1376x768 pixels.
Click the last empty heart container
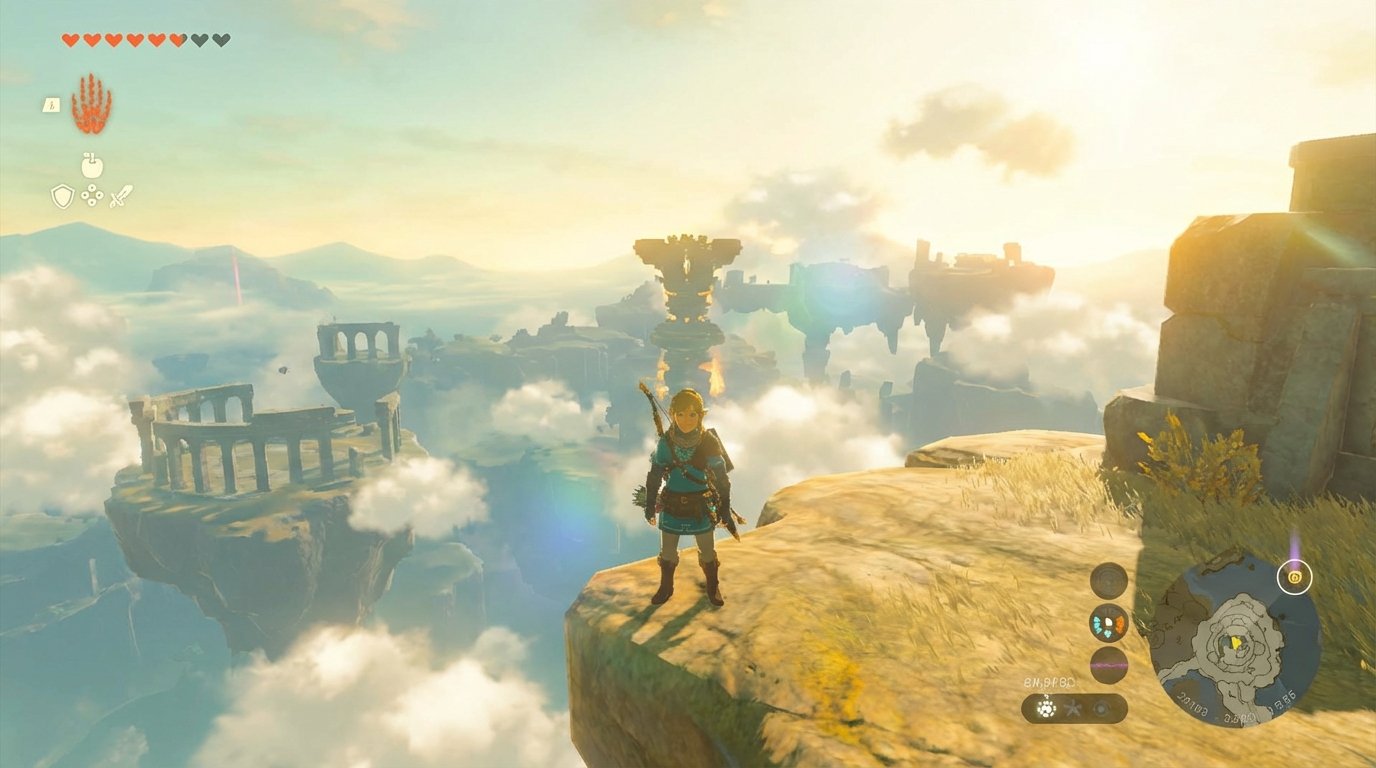pyautogui.click(x=222, y=39)
